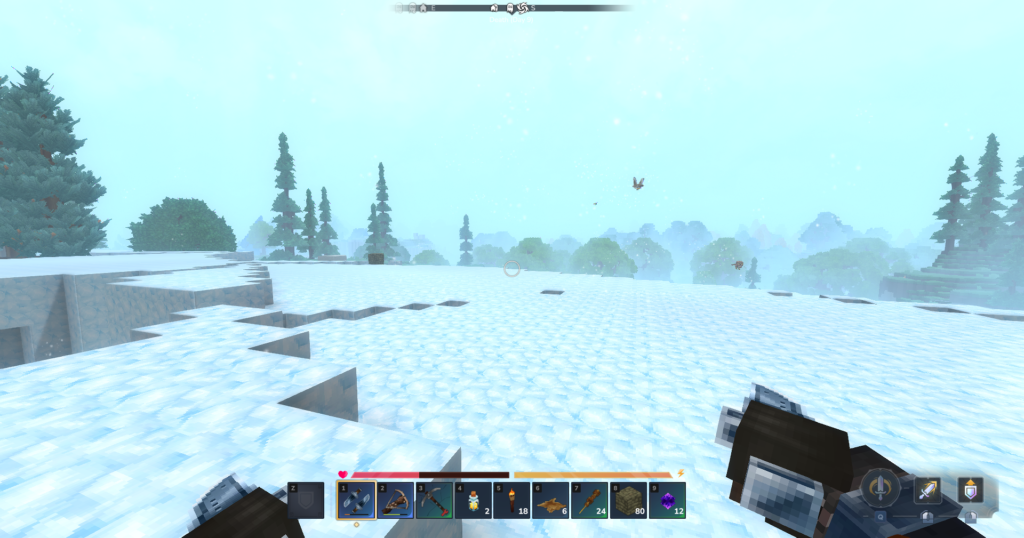Click the swirl portal marker on compass
This screenshot has height=538, width=1024.
pyautogui.click(x=522, y=8)
